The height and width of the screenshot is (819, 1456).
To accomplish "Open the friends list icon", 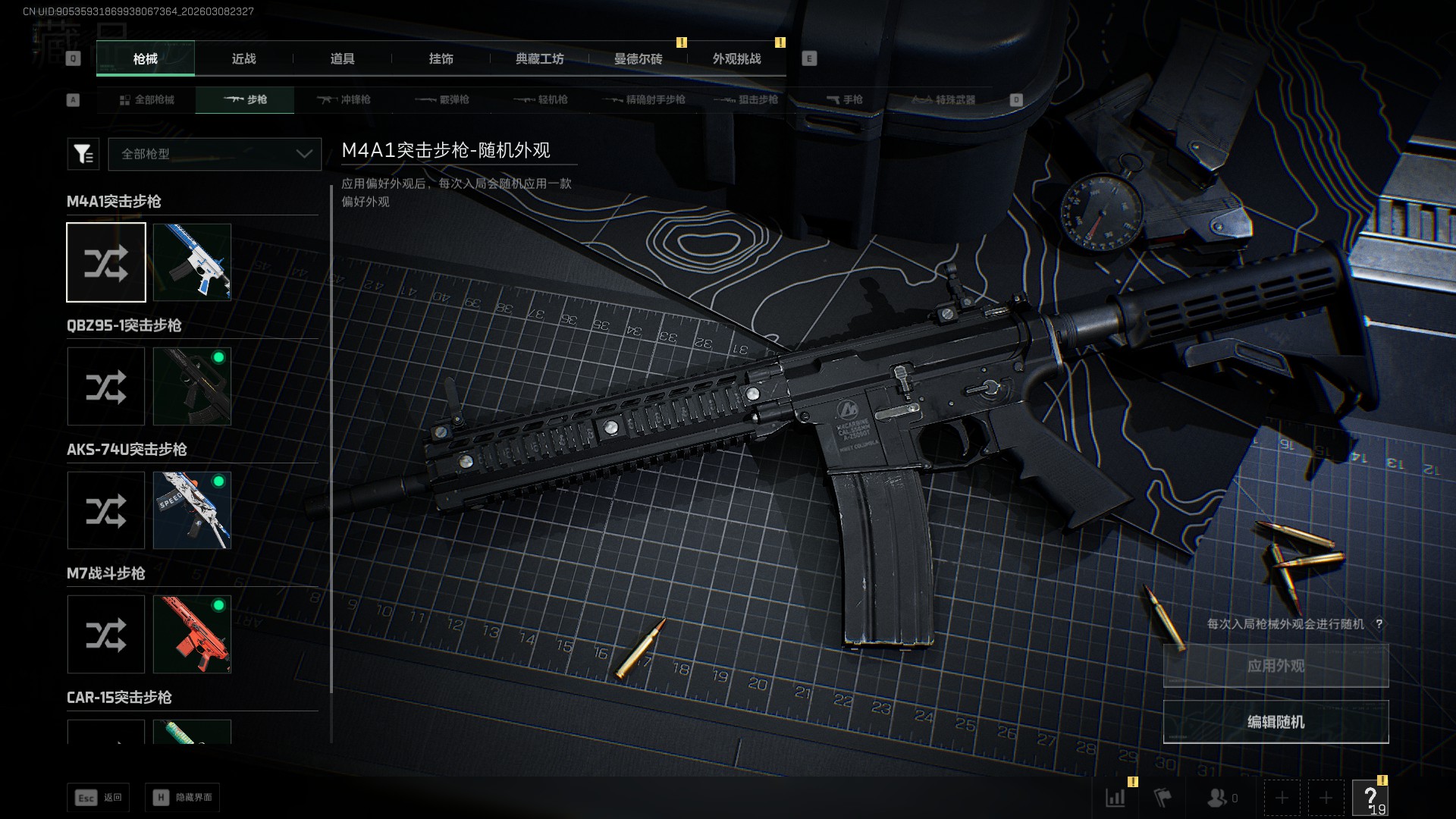I will pos(1221,798).
